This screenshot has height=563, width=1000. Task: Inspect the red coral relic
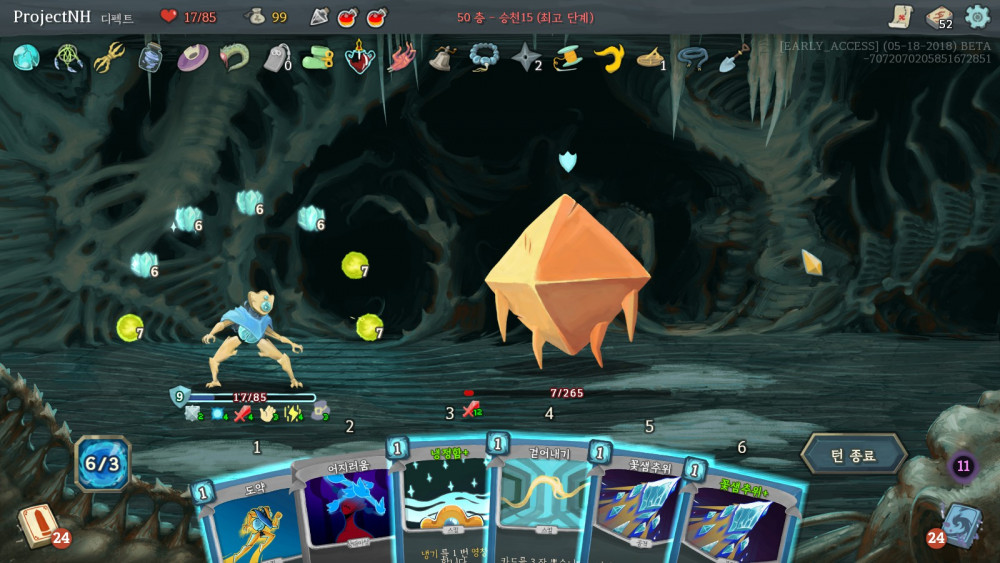[x=401, y=58]
